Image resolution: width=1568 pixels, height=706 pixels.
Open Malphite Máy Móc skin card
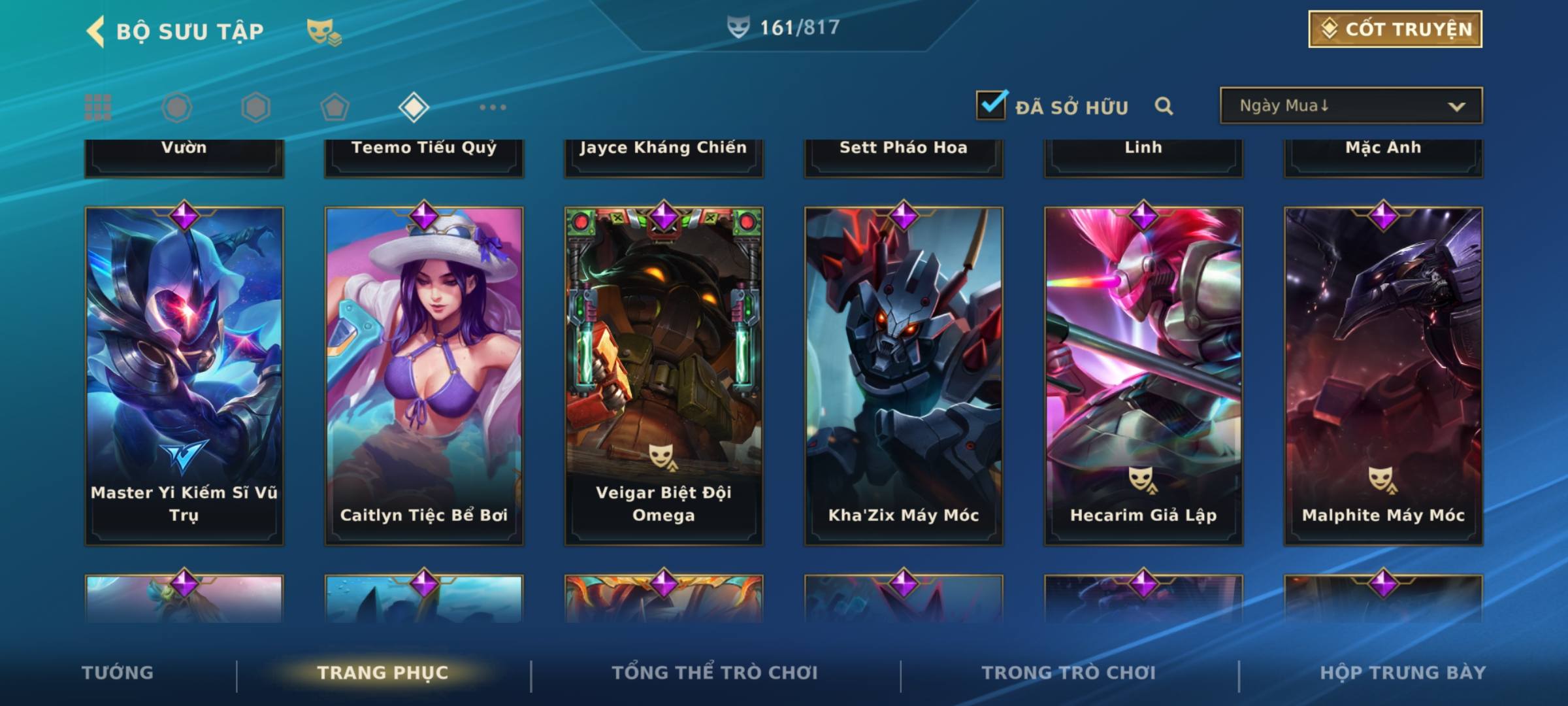coord(1383,376)
